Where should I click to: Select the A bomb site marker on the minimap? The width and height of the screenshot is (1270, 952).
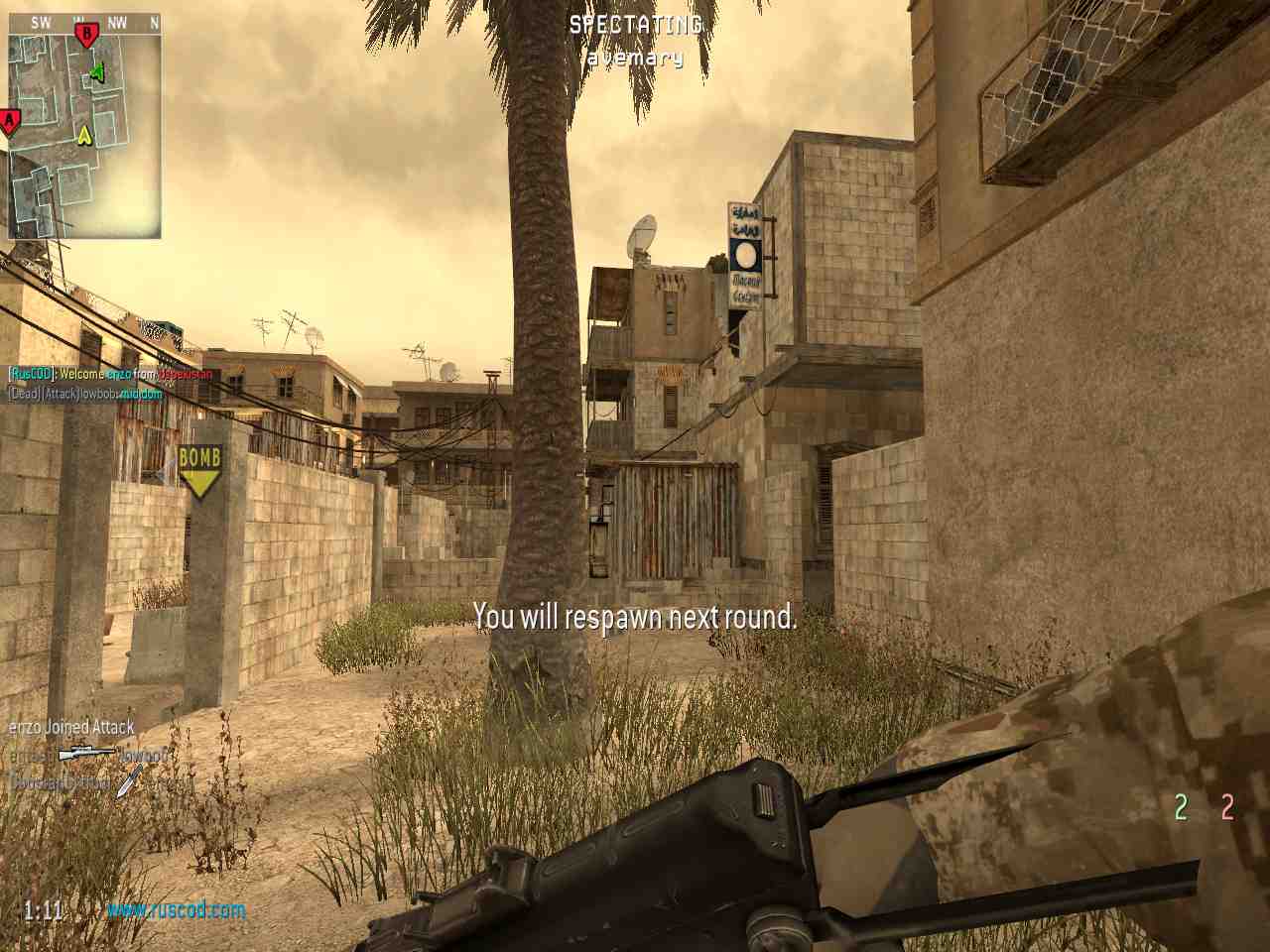pos(10,122)
